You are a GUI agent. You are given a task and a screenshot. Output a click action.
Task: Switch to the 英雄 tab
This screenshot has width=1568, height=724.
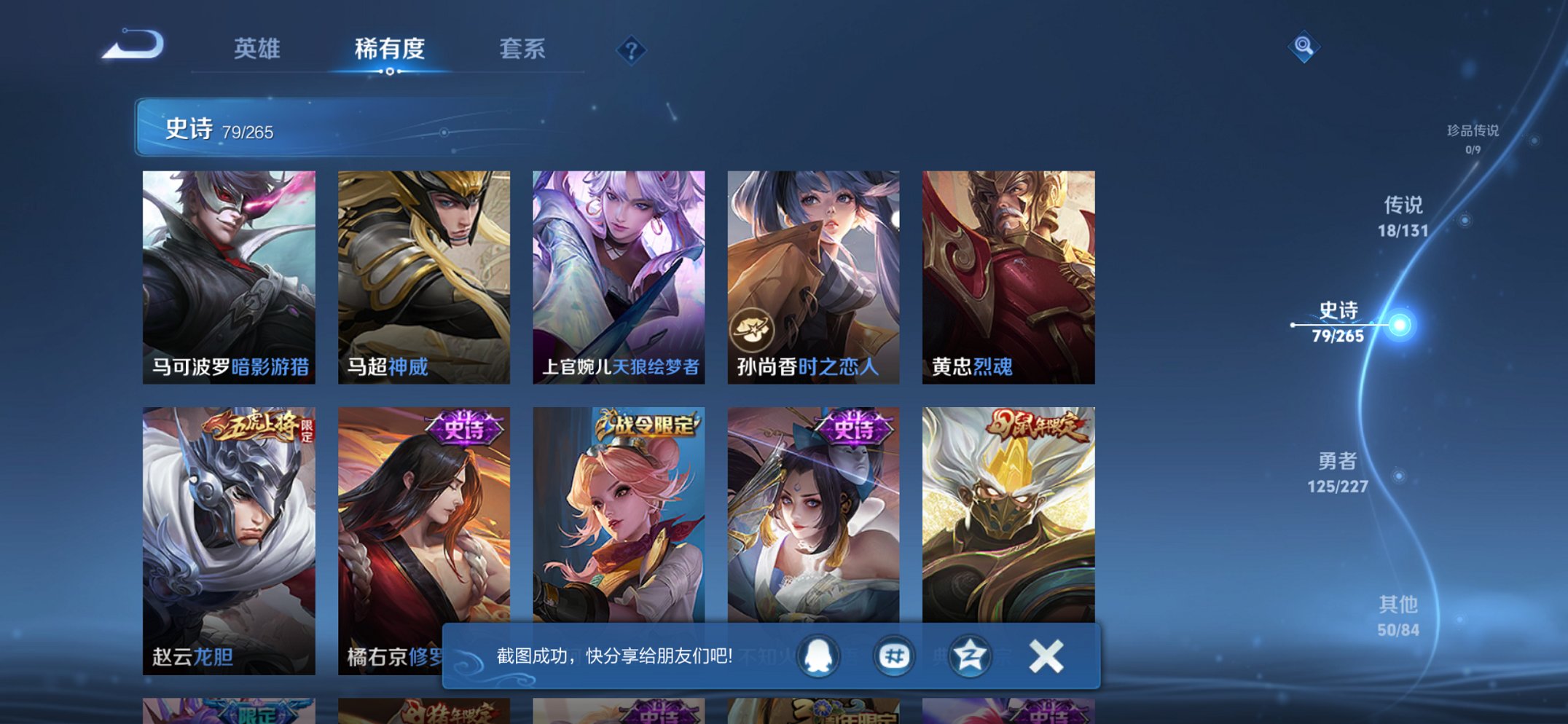tap(259, 48)
